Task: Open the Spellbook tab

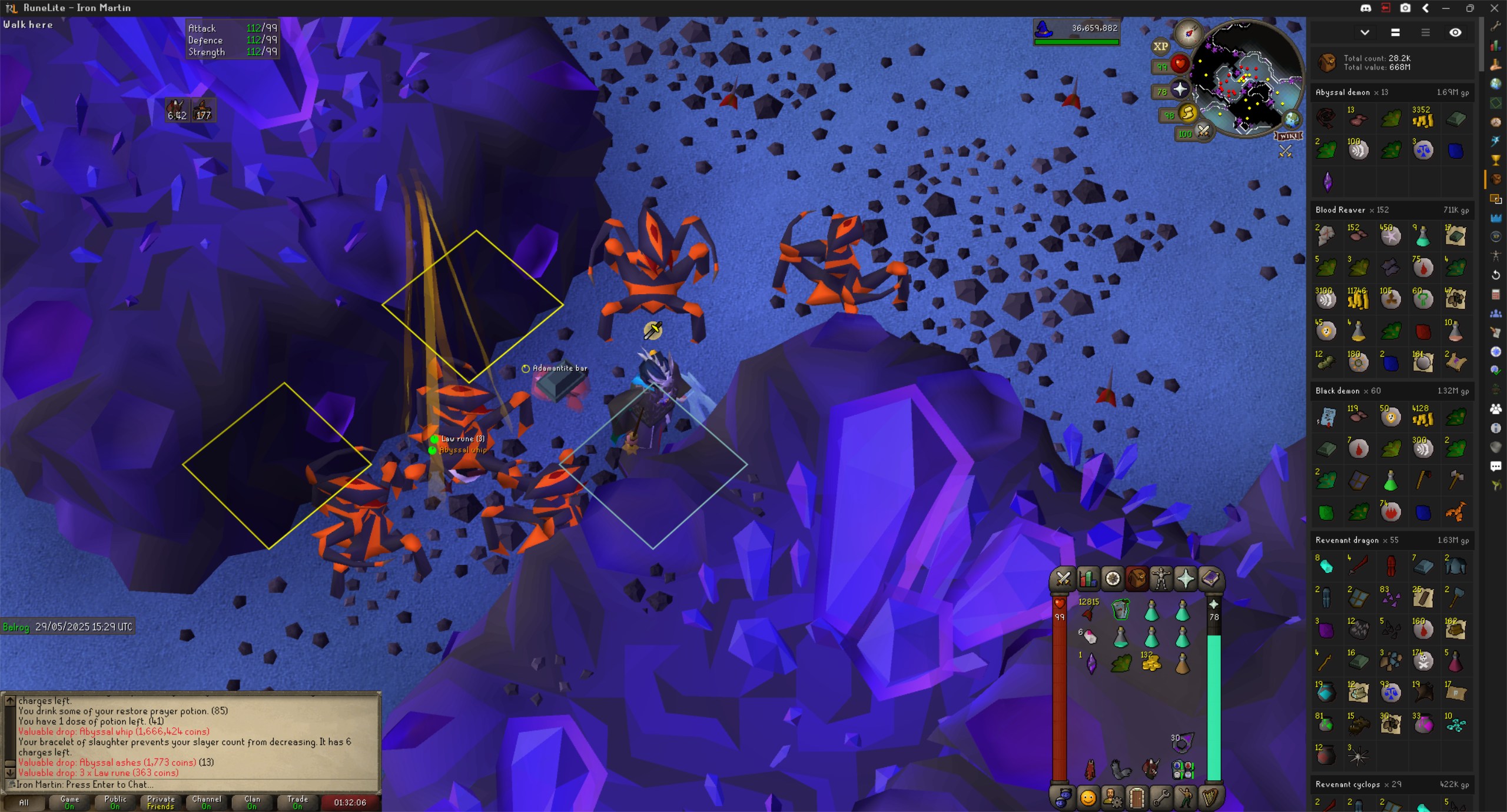Action: coord(1210,580)
